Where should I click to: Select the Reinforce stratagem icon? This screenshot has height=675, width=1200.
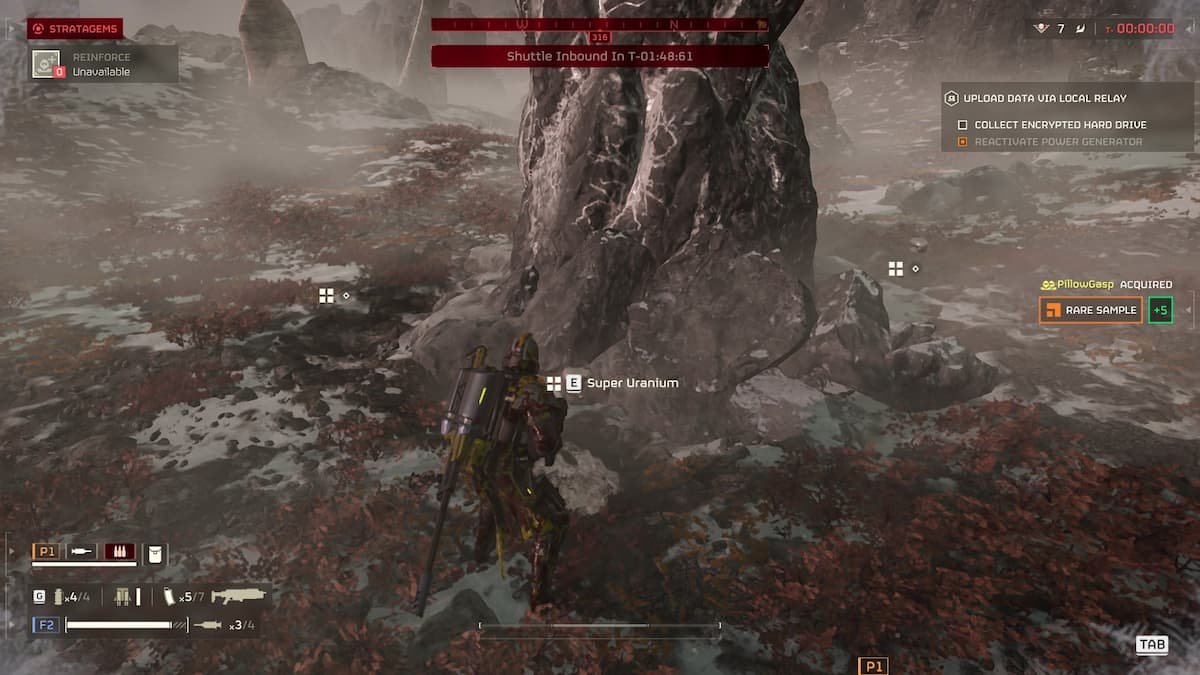coord(46,64)
